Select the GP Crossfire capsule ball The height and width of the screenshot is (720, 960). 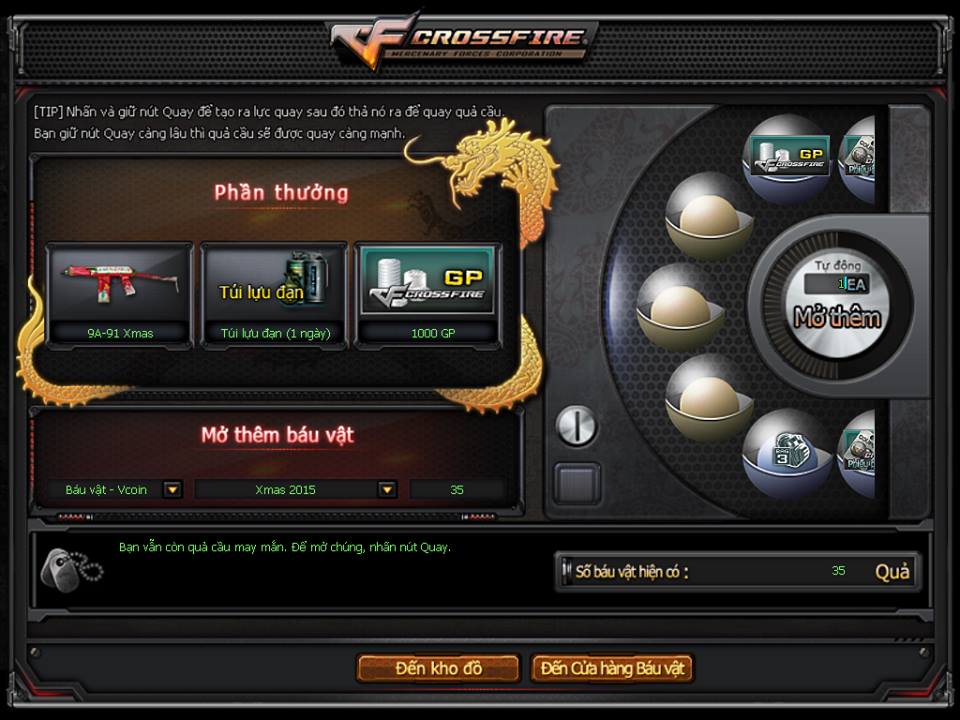click(x=790, y=157)
